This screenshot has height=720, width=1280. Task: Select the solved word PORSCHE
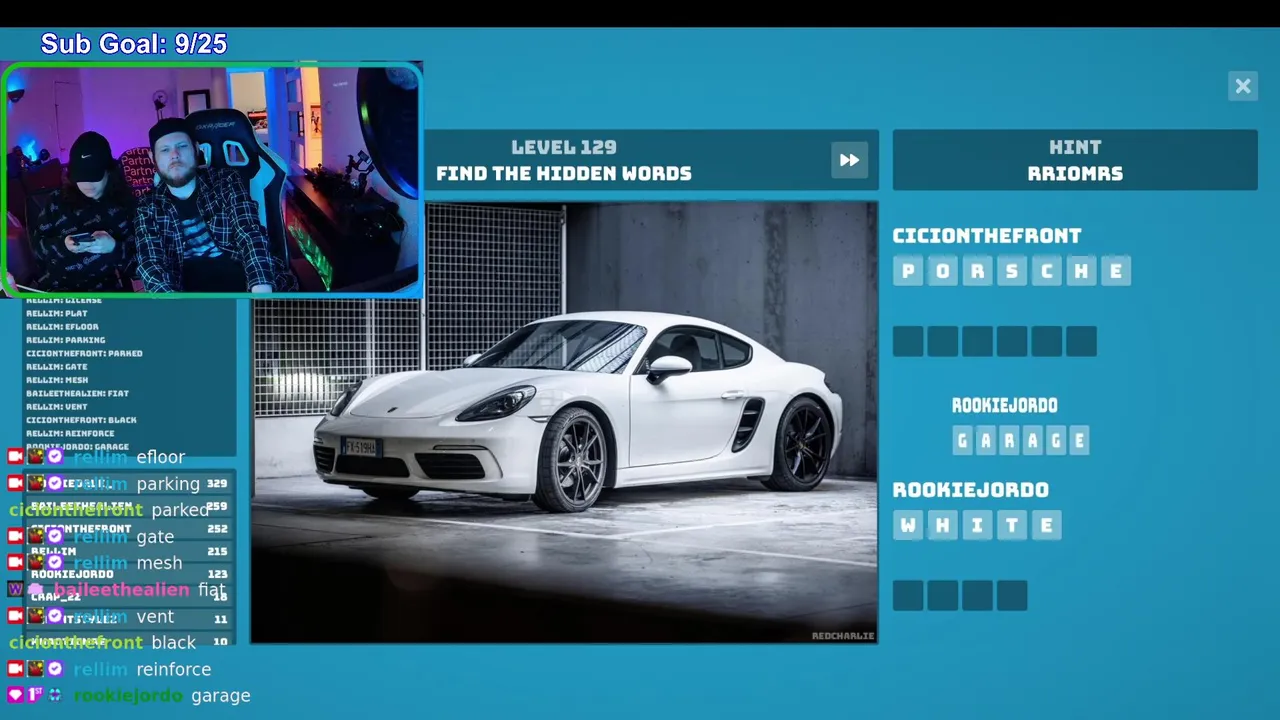point(1011,271)
